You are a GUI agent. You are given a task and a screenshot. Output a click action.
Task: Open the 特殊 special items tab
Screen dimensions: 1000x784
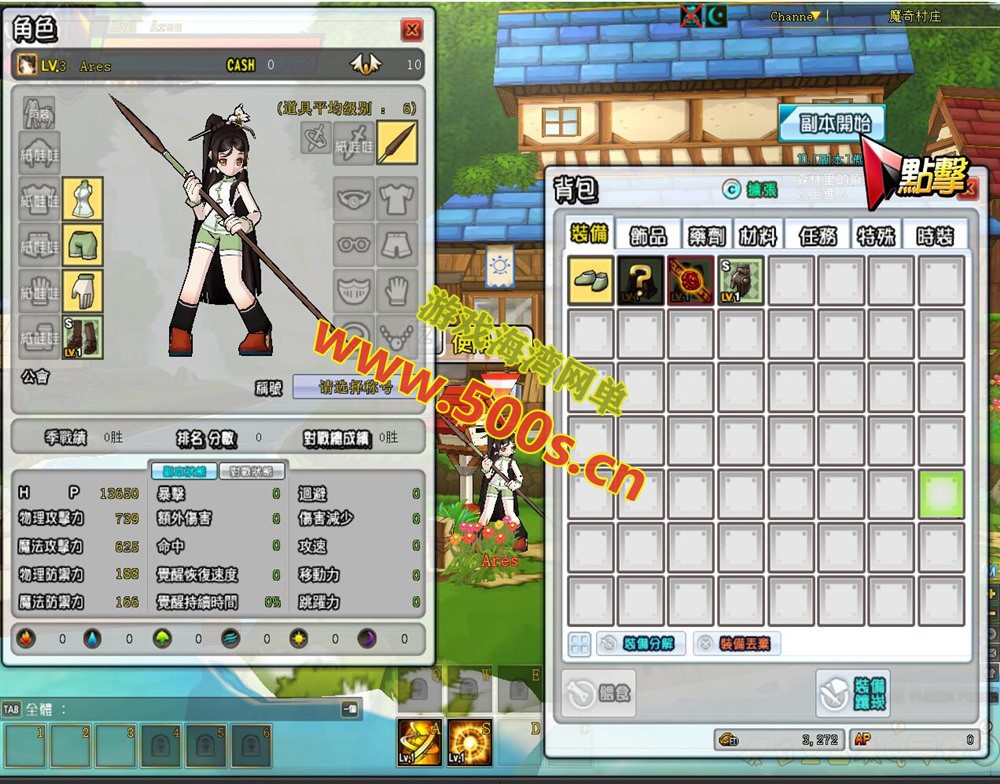877,235
